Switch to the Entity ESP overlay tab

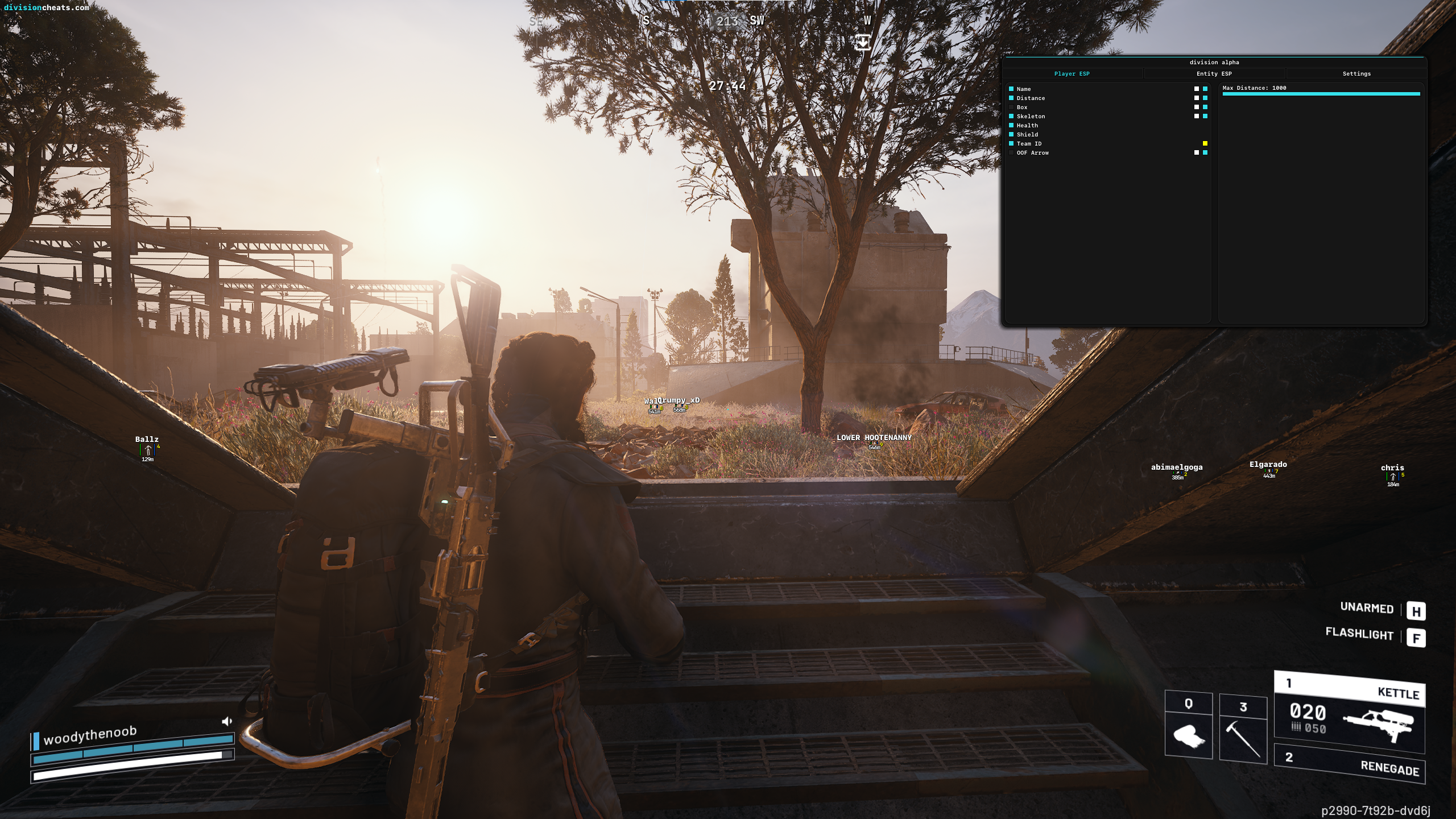(1214, 74)
